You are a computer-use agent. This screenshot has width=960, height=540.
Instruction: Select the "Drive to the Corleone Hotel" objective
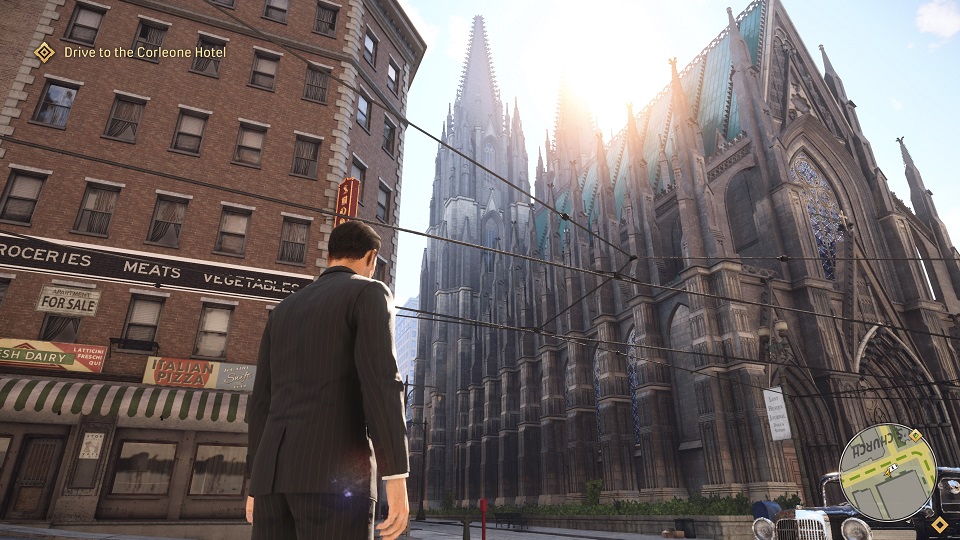click(x=145, y=52)
